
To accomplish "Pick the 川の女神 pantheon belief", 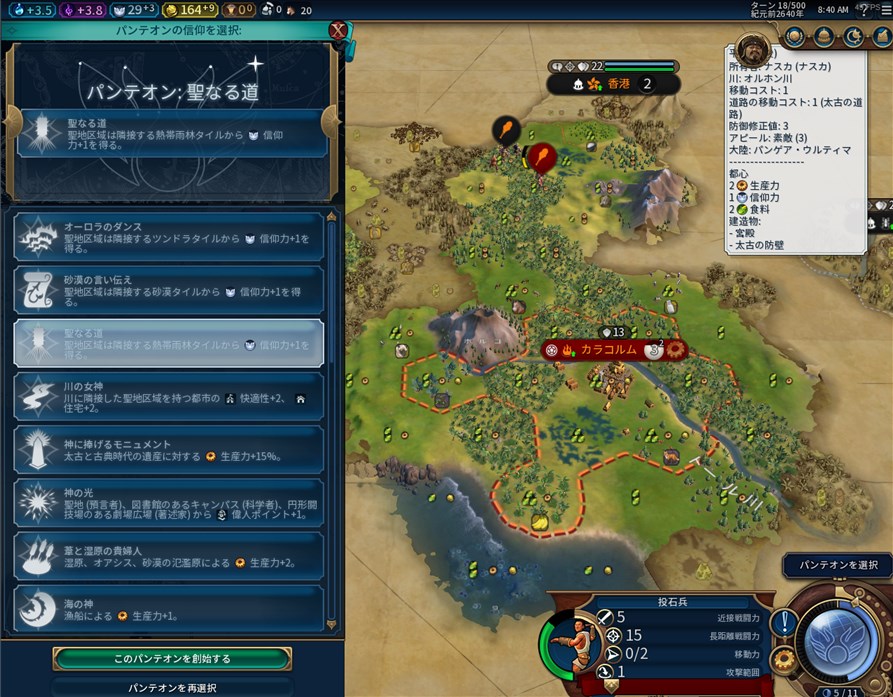I will pyautogui.click(x=168, y=398).
